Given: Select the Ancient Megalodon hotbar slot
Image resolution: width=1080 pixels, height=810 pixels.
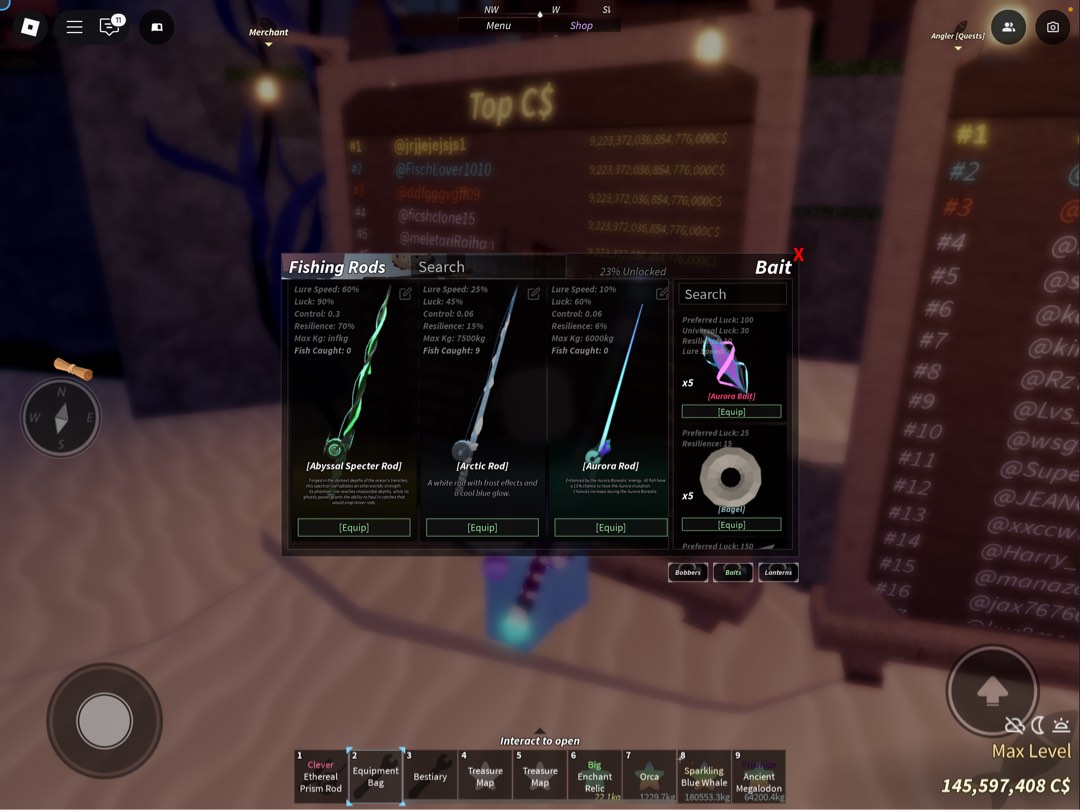Looking at the screenshot, I should coord(758,776).
